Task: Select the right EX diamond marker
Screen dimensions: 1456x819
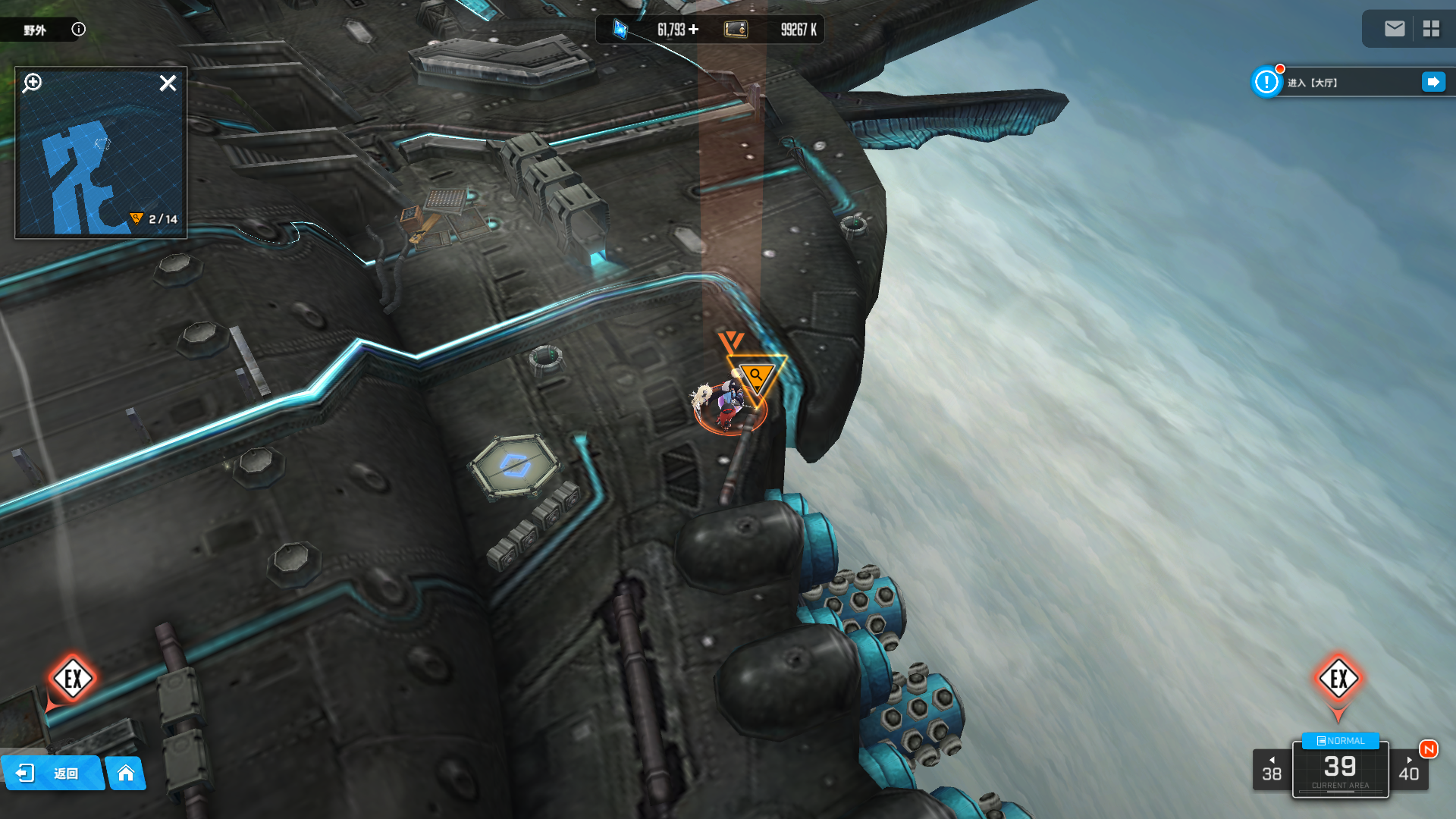Action: tap(1338, 678)
